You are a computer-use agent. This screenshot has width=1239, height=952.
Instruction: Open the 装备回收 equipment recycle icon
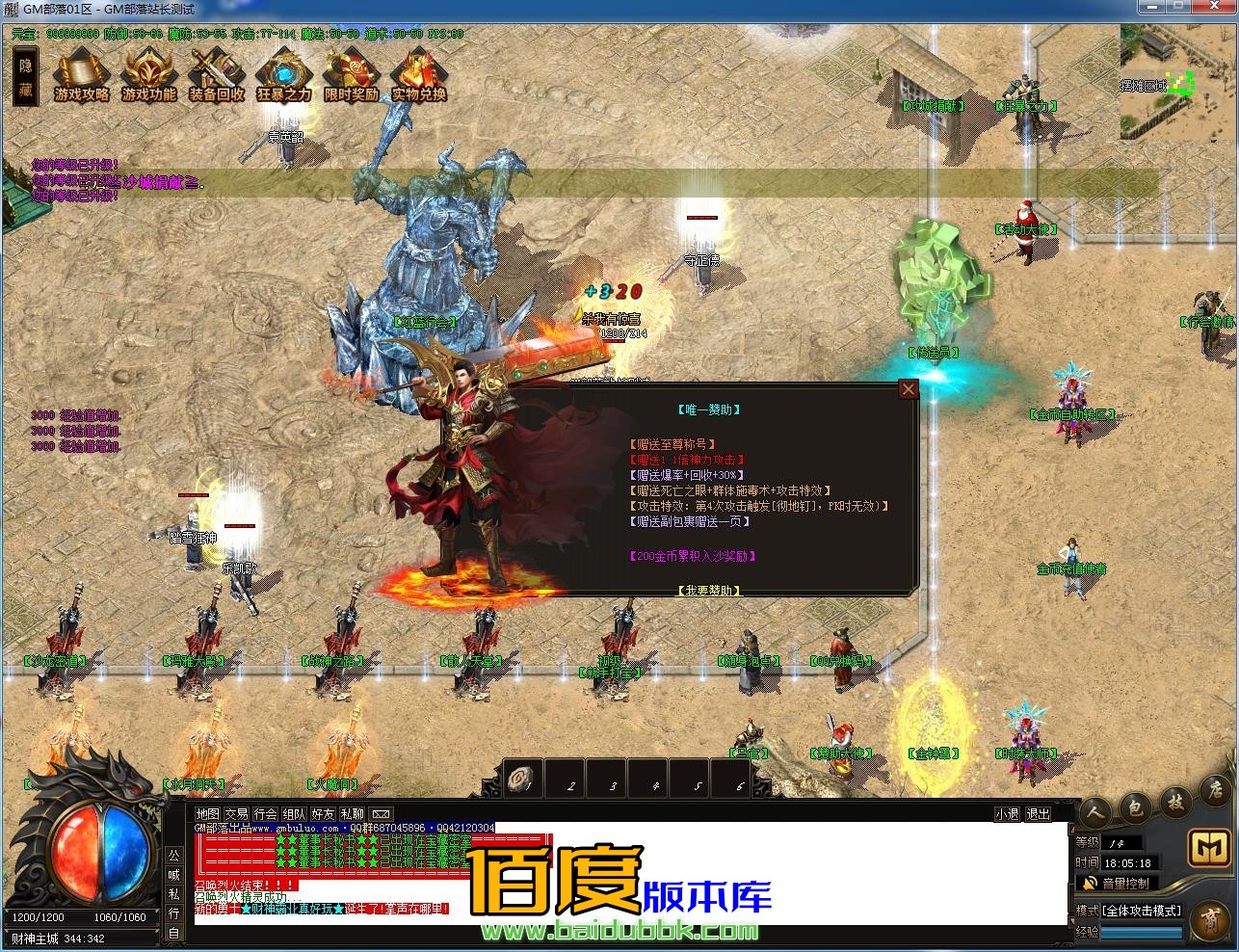[x=216, y=75]
